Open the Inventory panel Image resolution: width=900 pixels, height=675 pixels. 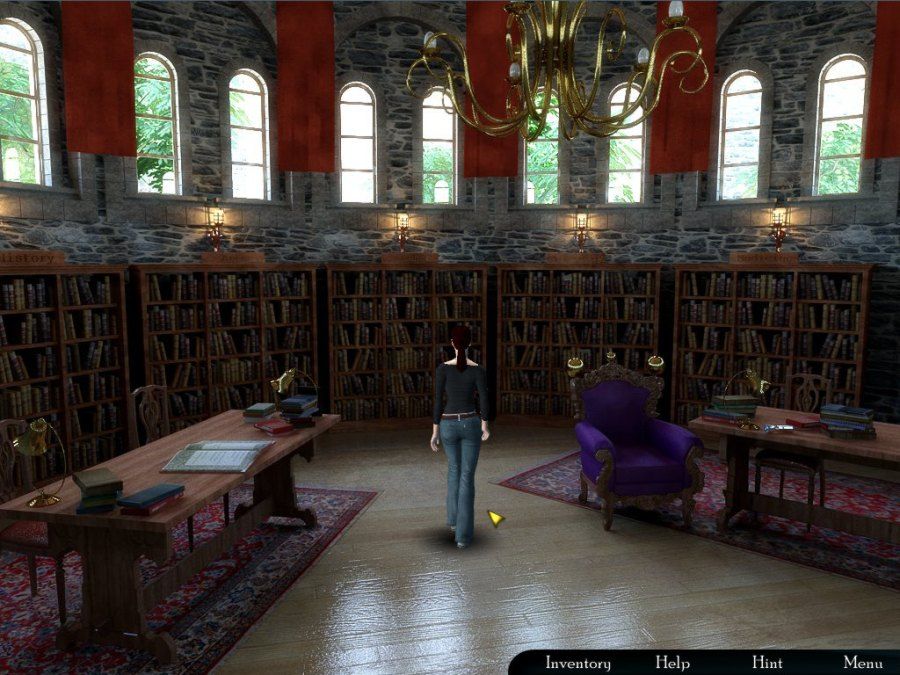(x=577, y=663)
